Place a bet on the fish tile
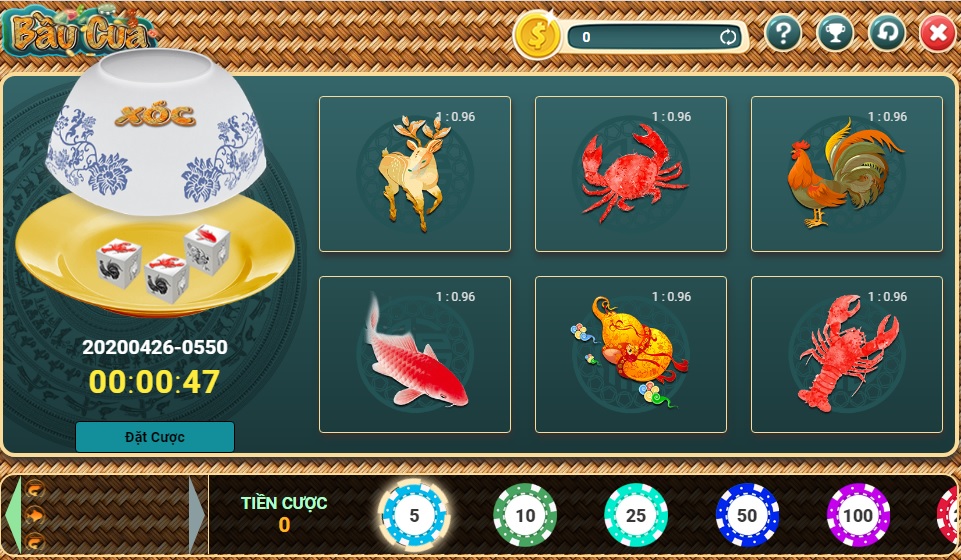 click(x=414, y=354)
